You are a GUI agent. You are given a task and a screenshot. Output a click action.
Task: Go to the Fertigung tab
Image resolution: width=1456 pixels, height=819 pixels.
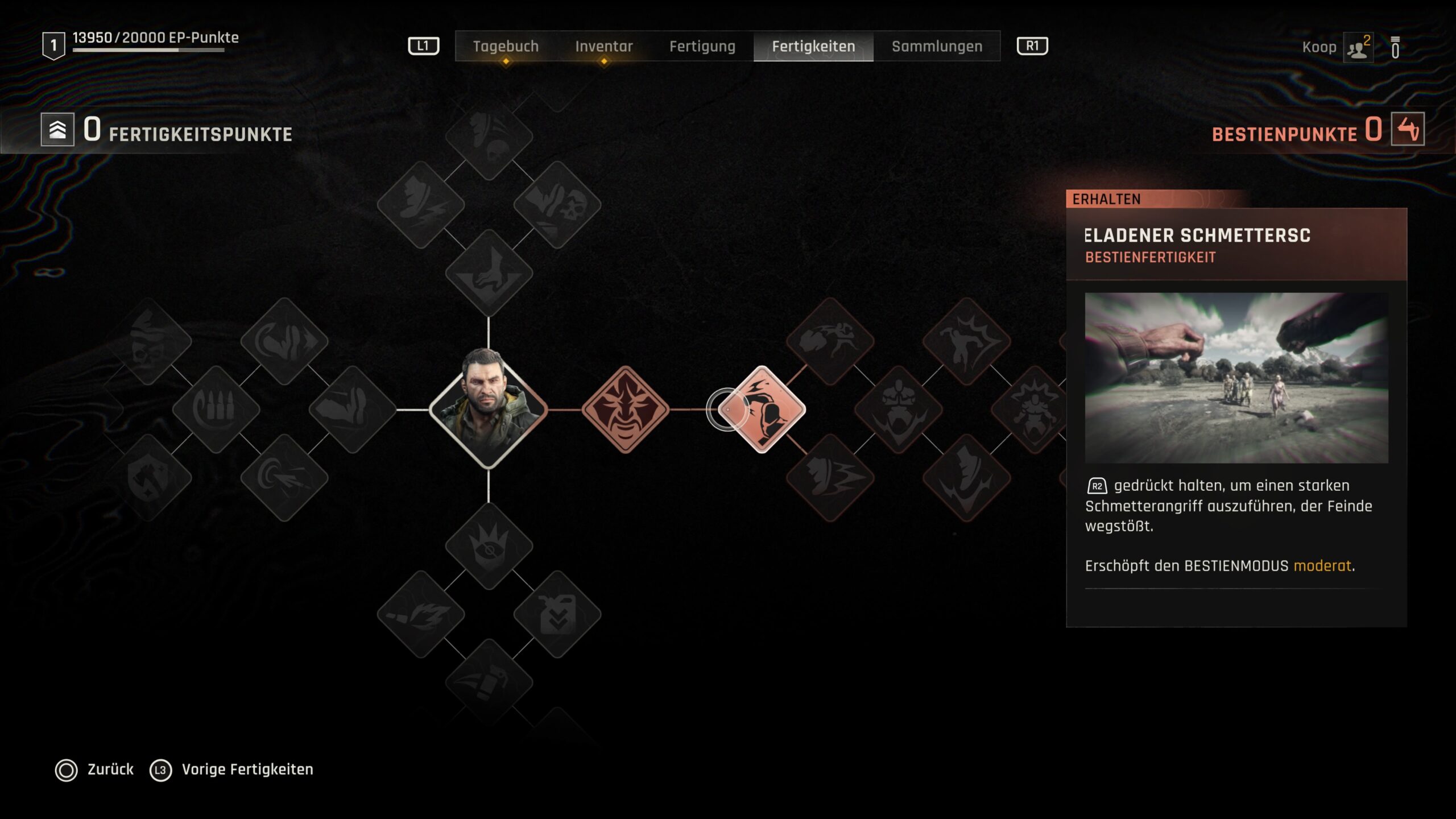pyautogui.click(x=702, y=46)
